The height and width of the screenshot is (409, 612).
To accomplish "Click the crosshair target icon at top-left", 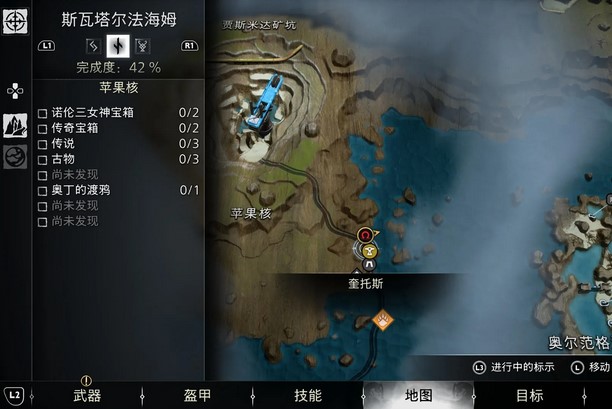I will click(15, 21).
